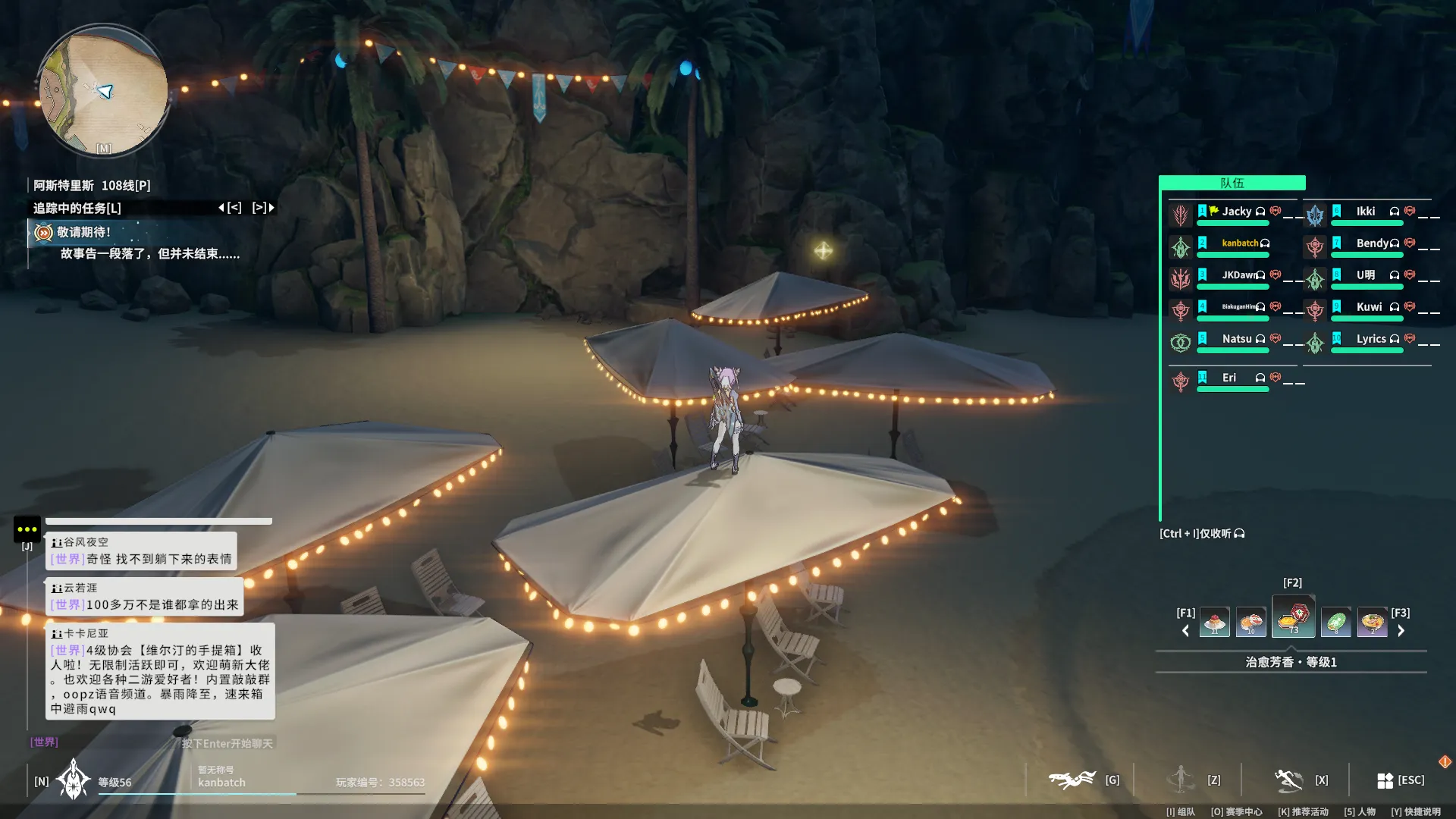Image resolution: width=1456 pixels, height=819 pixels.
Task: Select party member Natsu
Action: [x=1236, y=339]
